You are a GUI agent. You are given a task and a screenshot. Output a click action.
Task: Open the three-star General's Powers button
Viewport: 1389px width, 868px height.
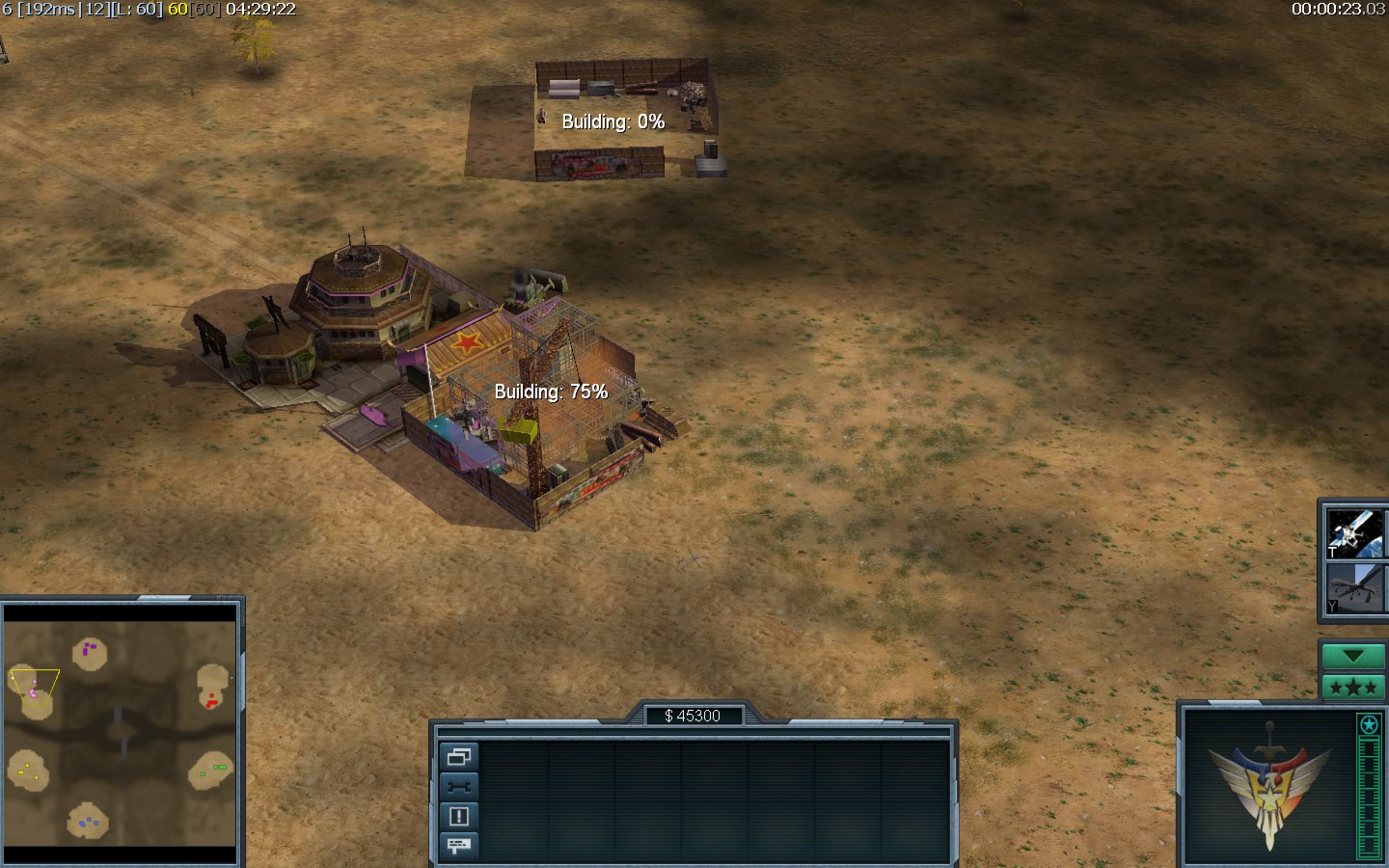[x=1352, y=687]
